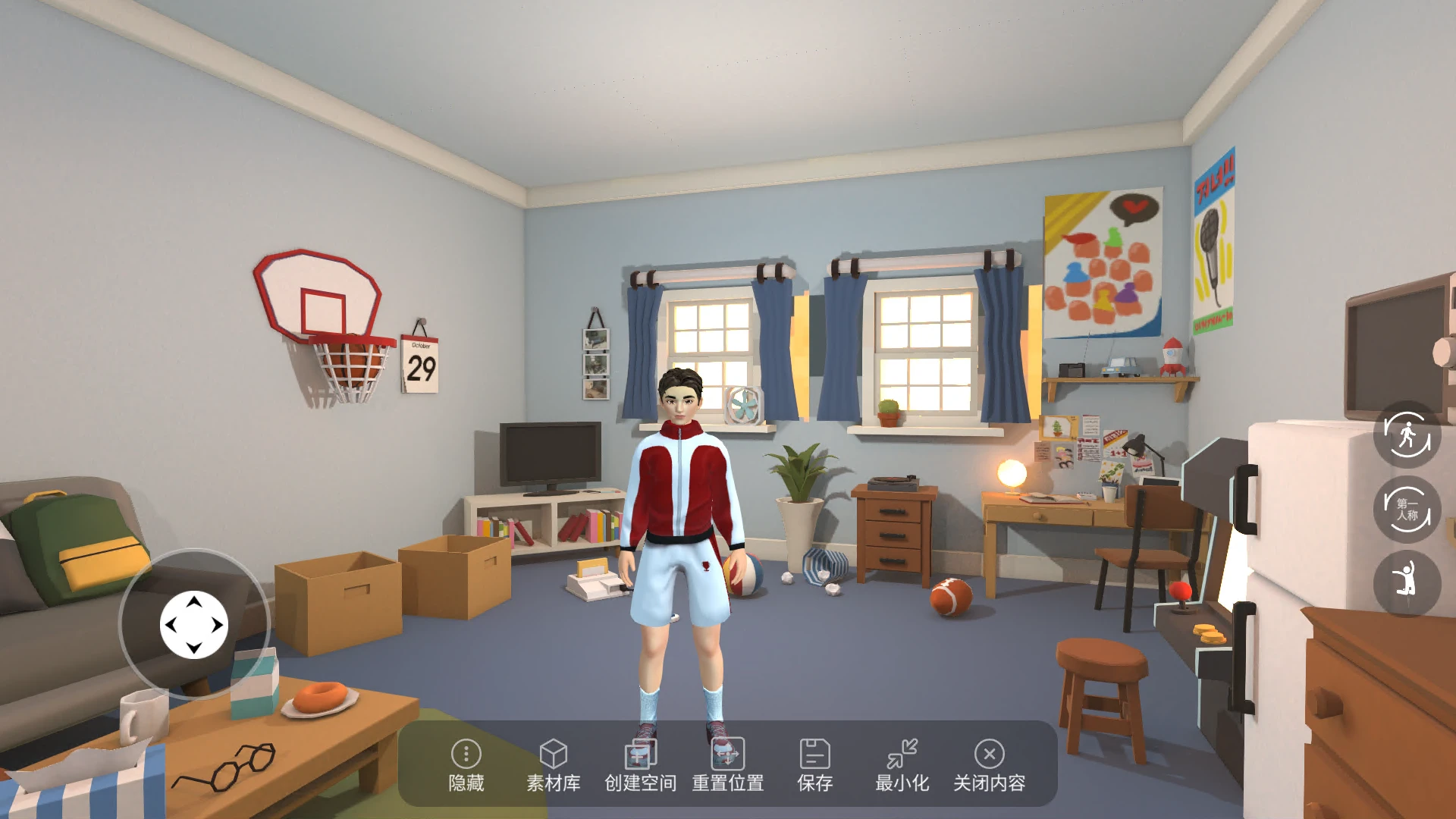The width and height of the screenshot is (1456, 819).
Task: Activate the waving avatar gesture button
Action: point(1407,582)
